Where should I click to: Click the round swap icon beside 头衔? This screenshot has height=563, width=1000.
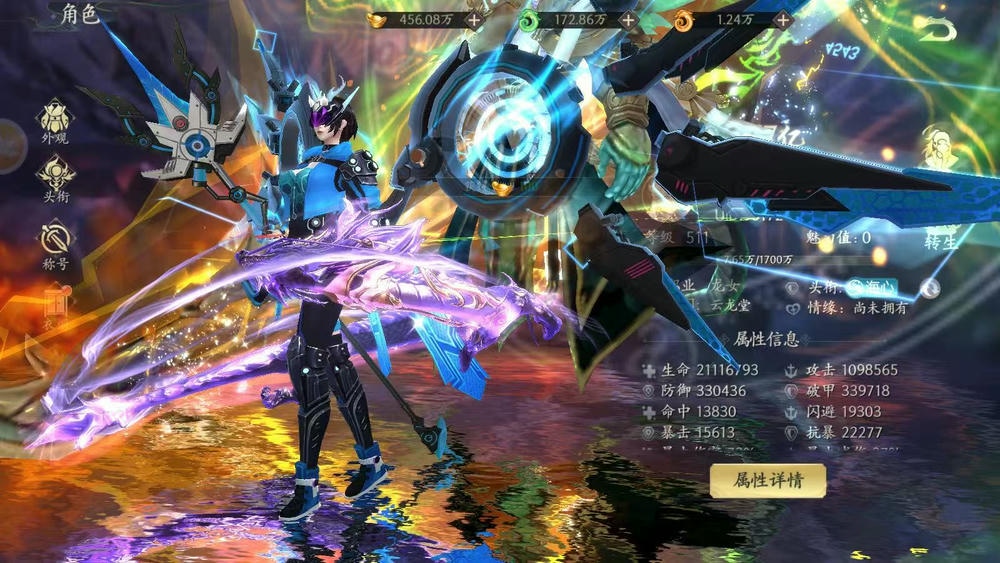point(930,288)
